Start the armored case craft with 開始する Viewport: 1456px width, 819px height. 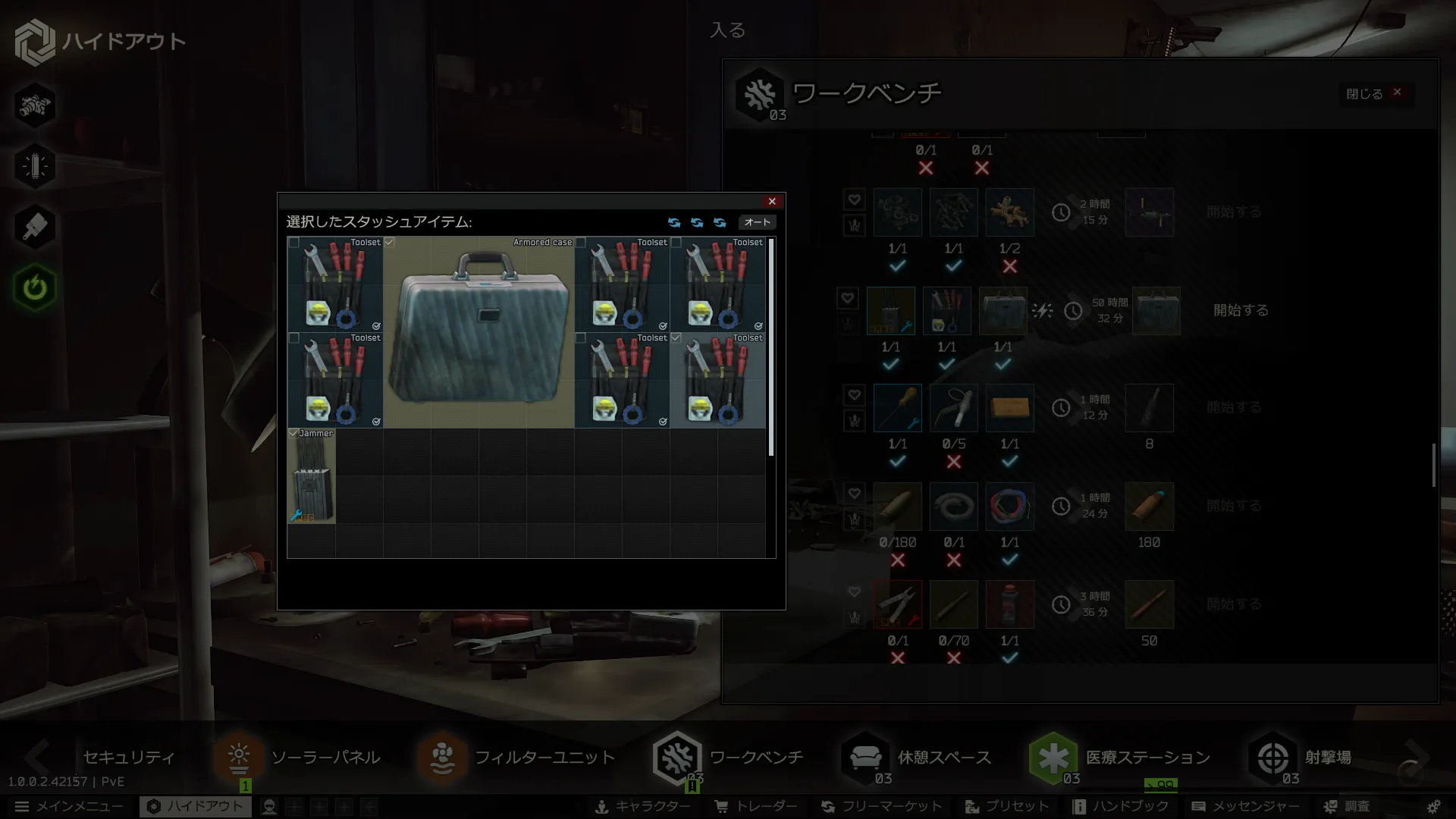1241,311
